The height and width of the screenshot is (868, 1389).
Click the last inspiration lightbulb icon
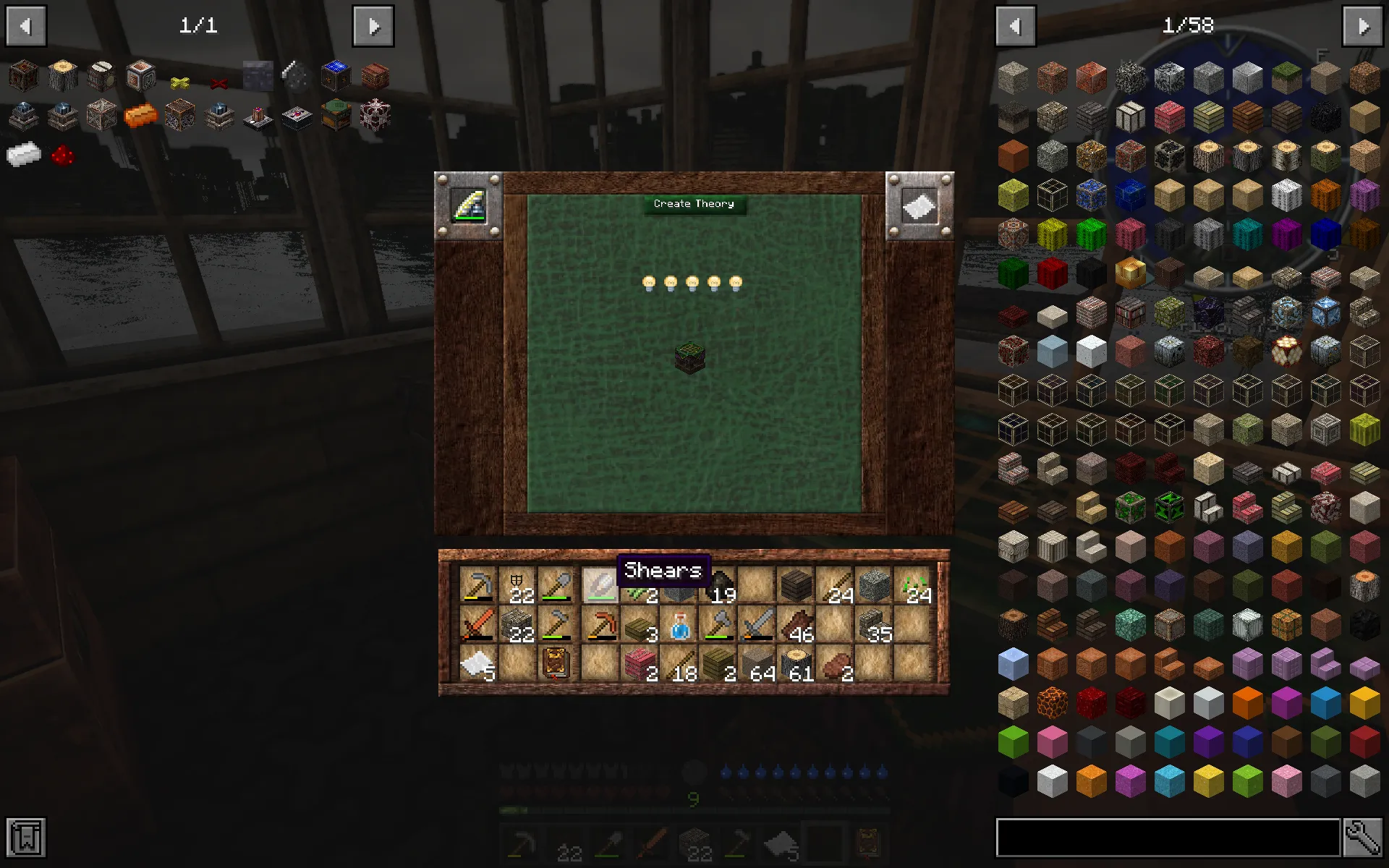coord(736,282)
